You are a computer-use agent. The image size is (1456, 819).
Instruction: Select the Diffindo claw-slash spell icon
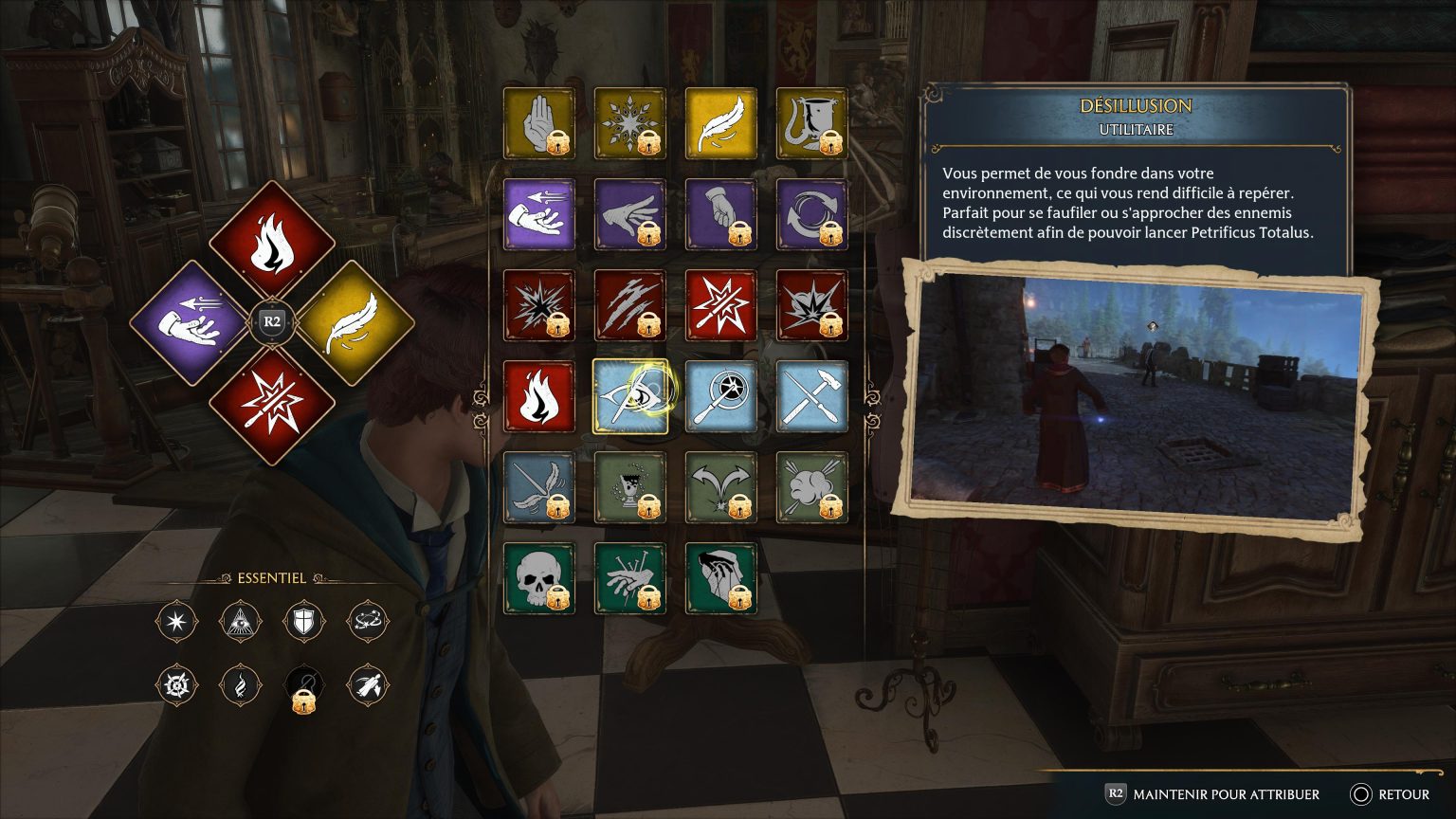point(630,305)
